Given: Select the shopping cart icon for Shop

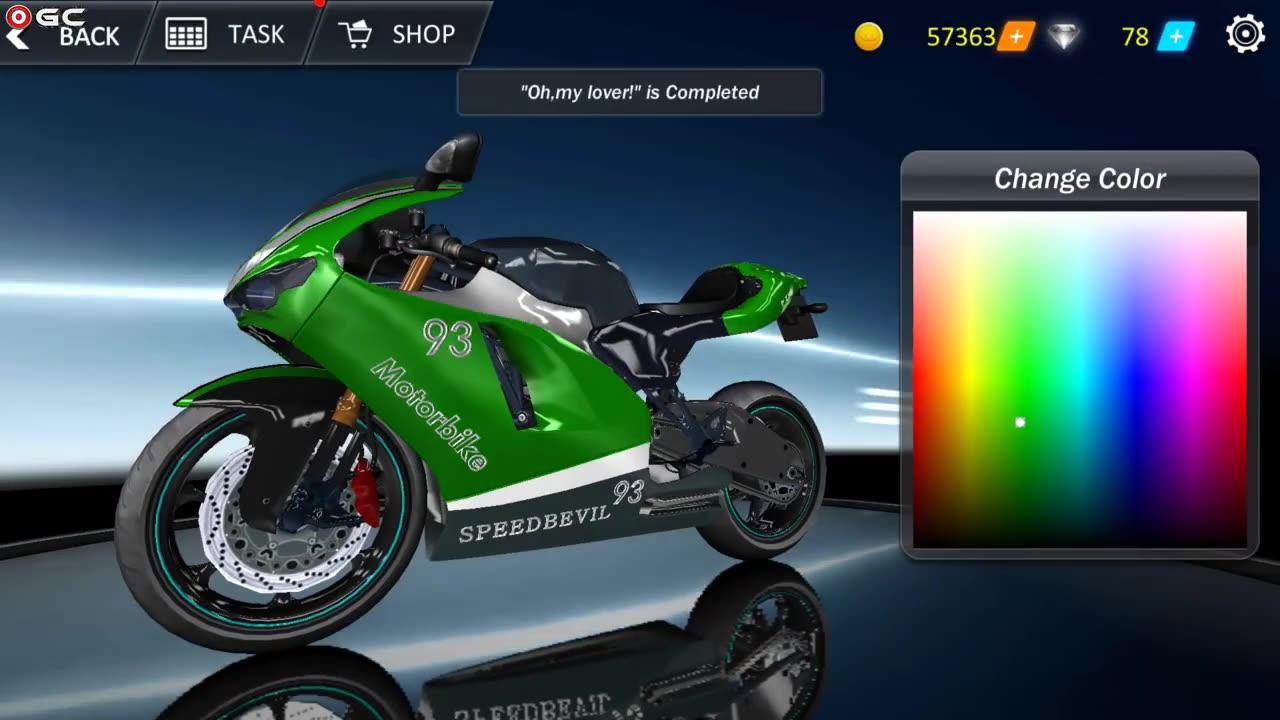Looking at the screenshot, I should click(x=355, y=33).
